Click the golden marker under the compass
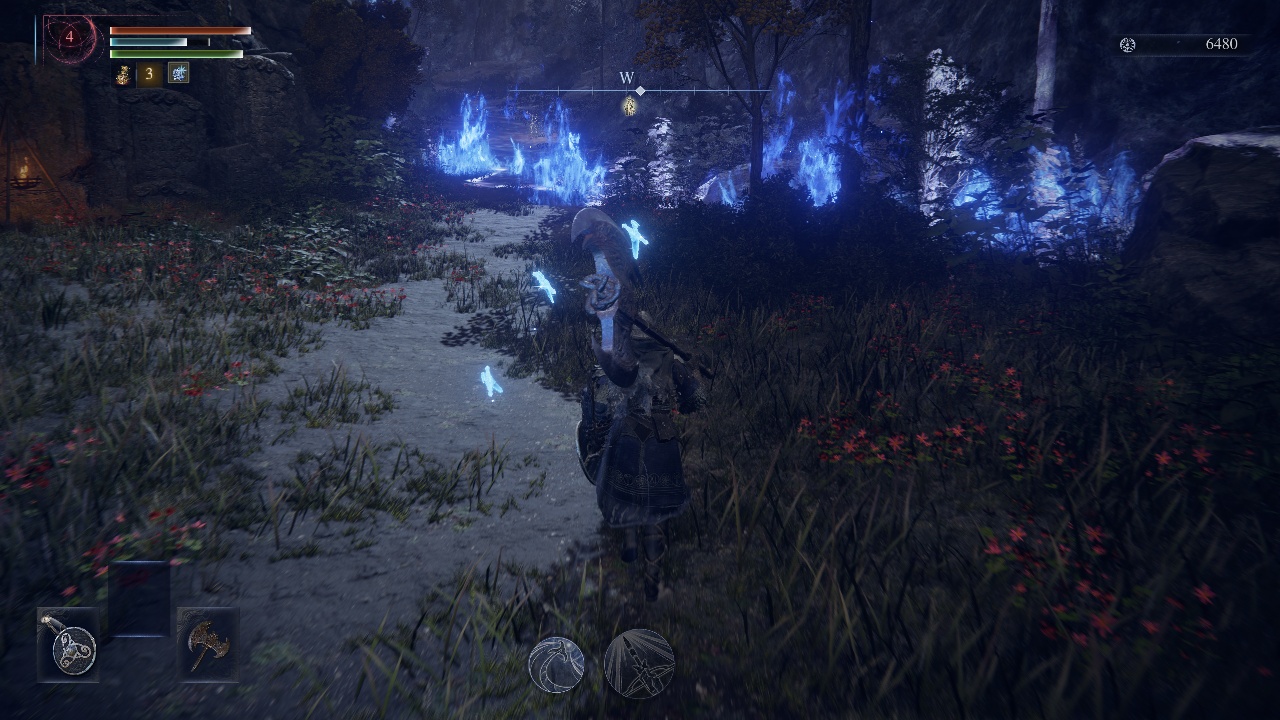 click(x=630, y=106)
